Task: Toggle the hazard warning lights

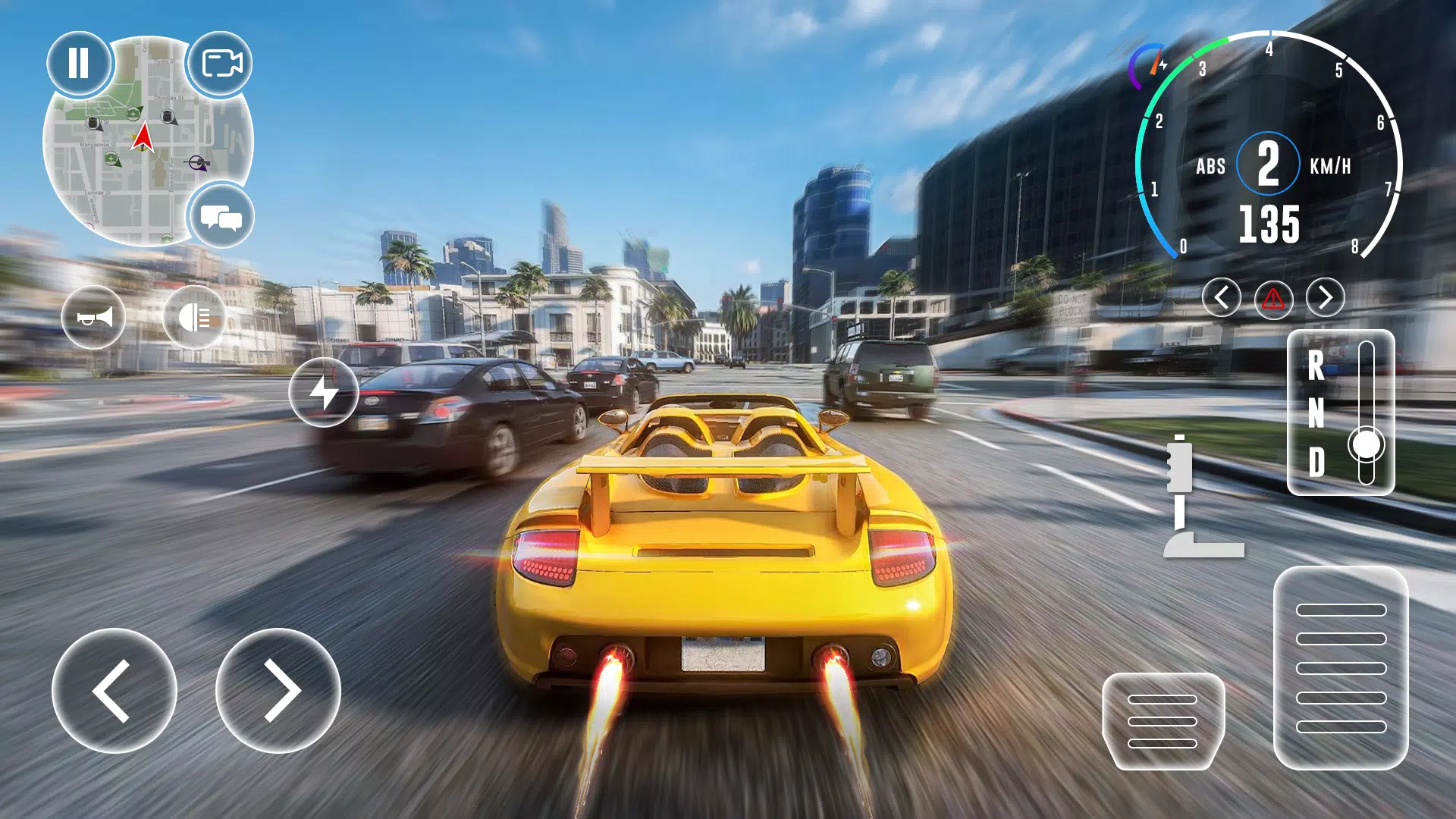Action: [x=1274, y=300]
